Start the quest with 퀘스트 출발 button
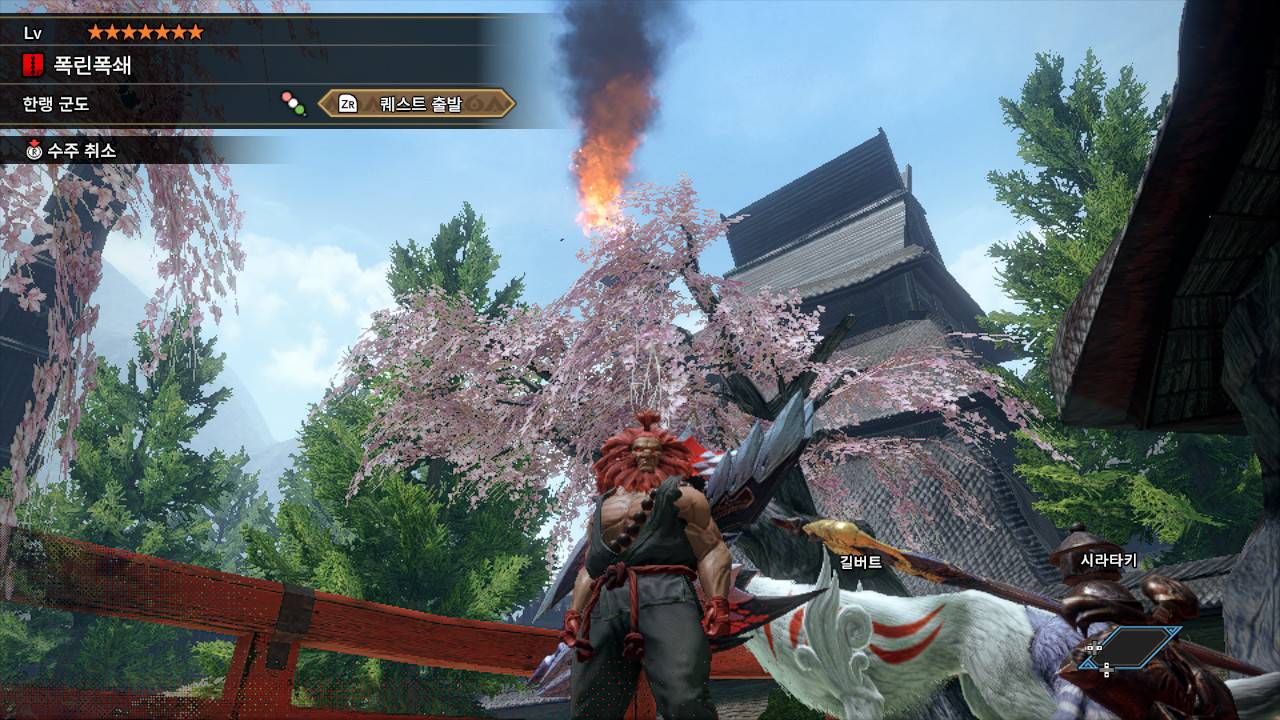This screenshot has width=1280, height=720. 417,103
